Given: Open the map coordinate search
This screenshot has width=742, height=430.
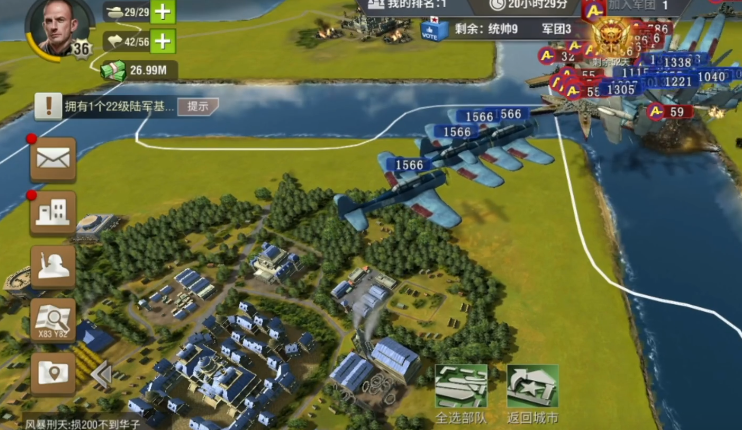Looking at the screenshot, I should tap(53, 319).
